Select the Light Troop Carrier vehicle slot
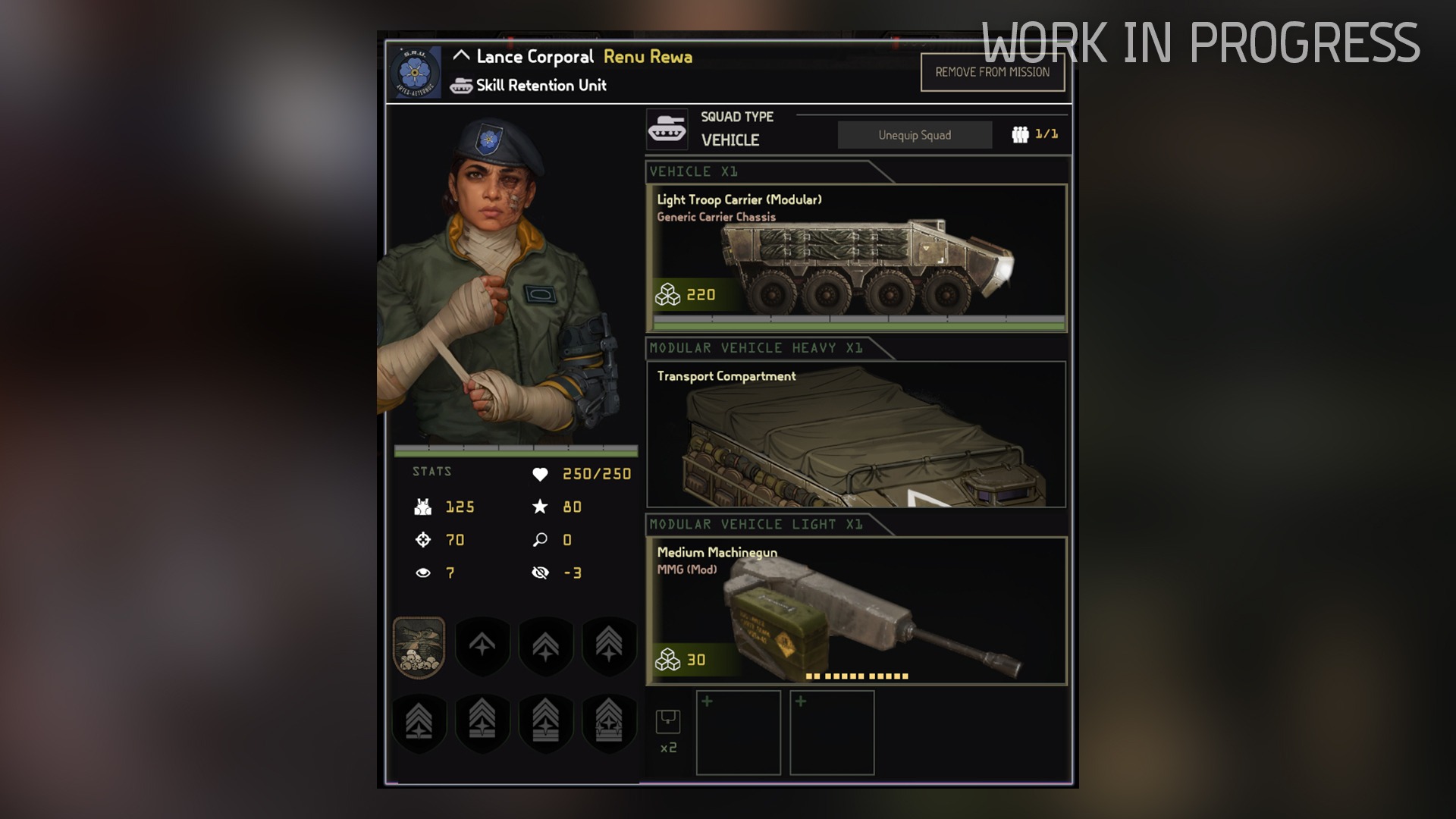The image size is (1456, 819). (856, 258)
